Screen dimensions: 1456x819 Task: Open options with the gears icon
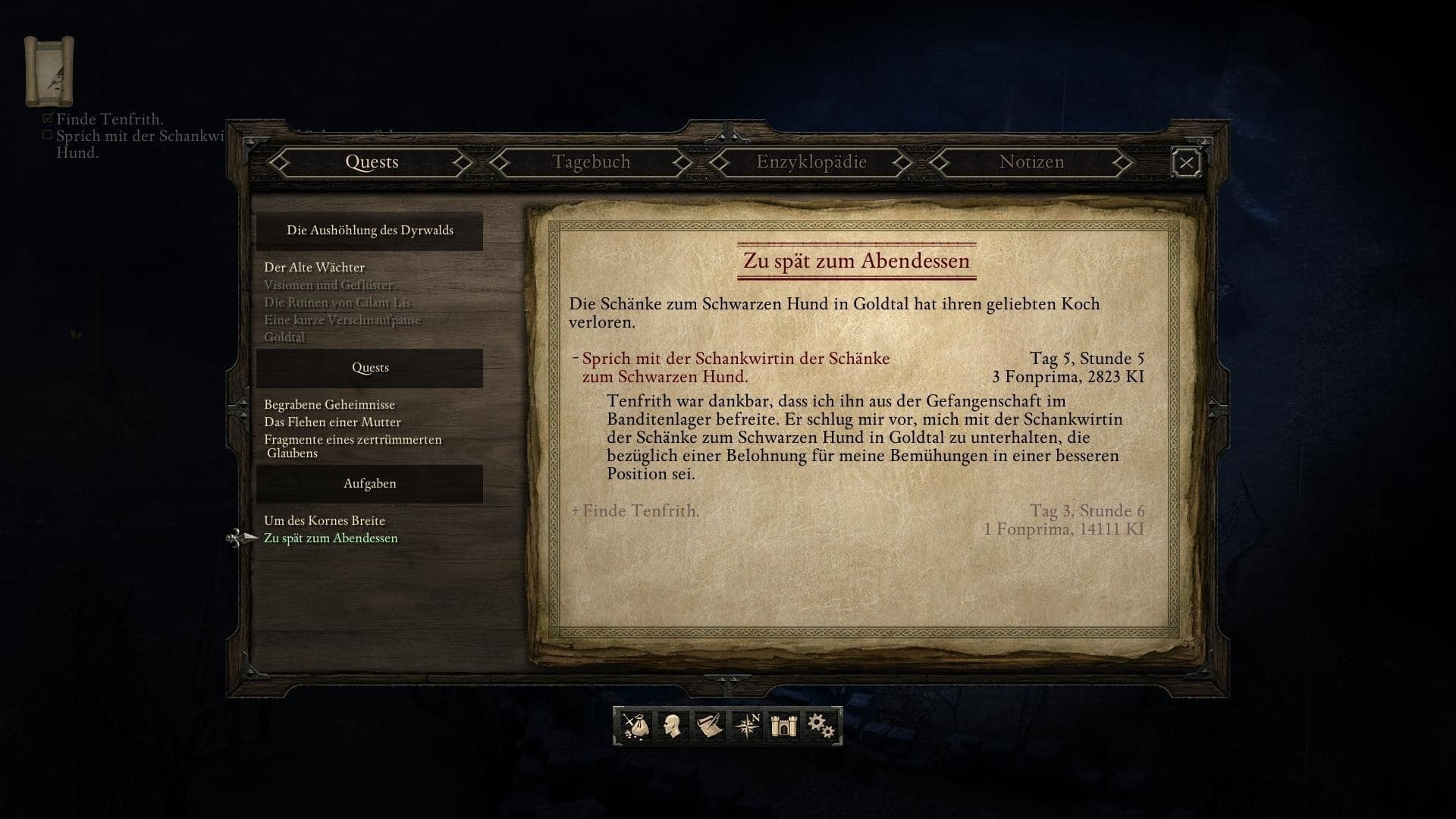(x=821, y=726)
